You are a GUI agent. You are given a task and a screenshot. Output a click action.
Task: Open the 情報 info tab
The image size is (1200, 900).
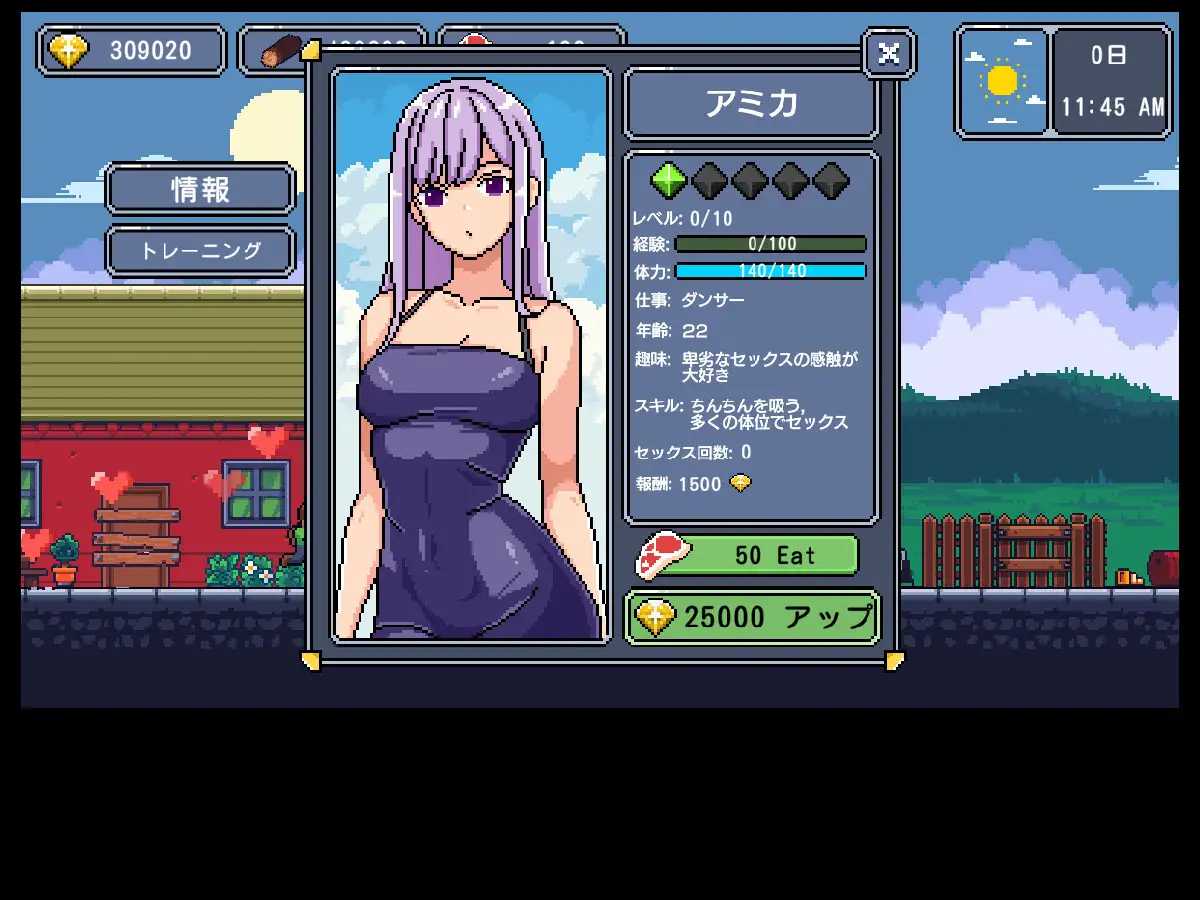coord(200,189)
